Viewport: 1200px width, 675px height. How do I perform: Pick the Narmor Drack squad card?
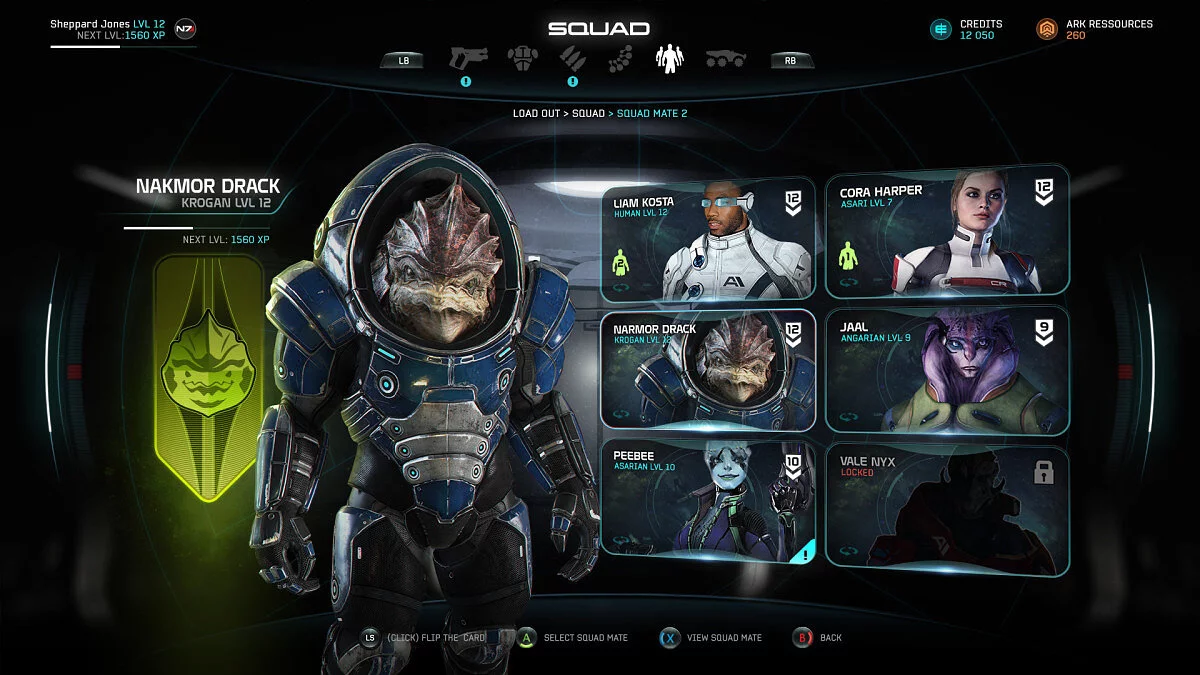click(708, 370)
